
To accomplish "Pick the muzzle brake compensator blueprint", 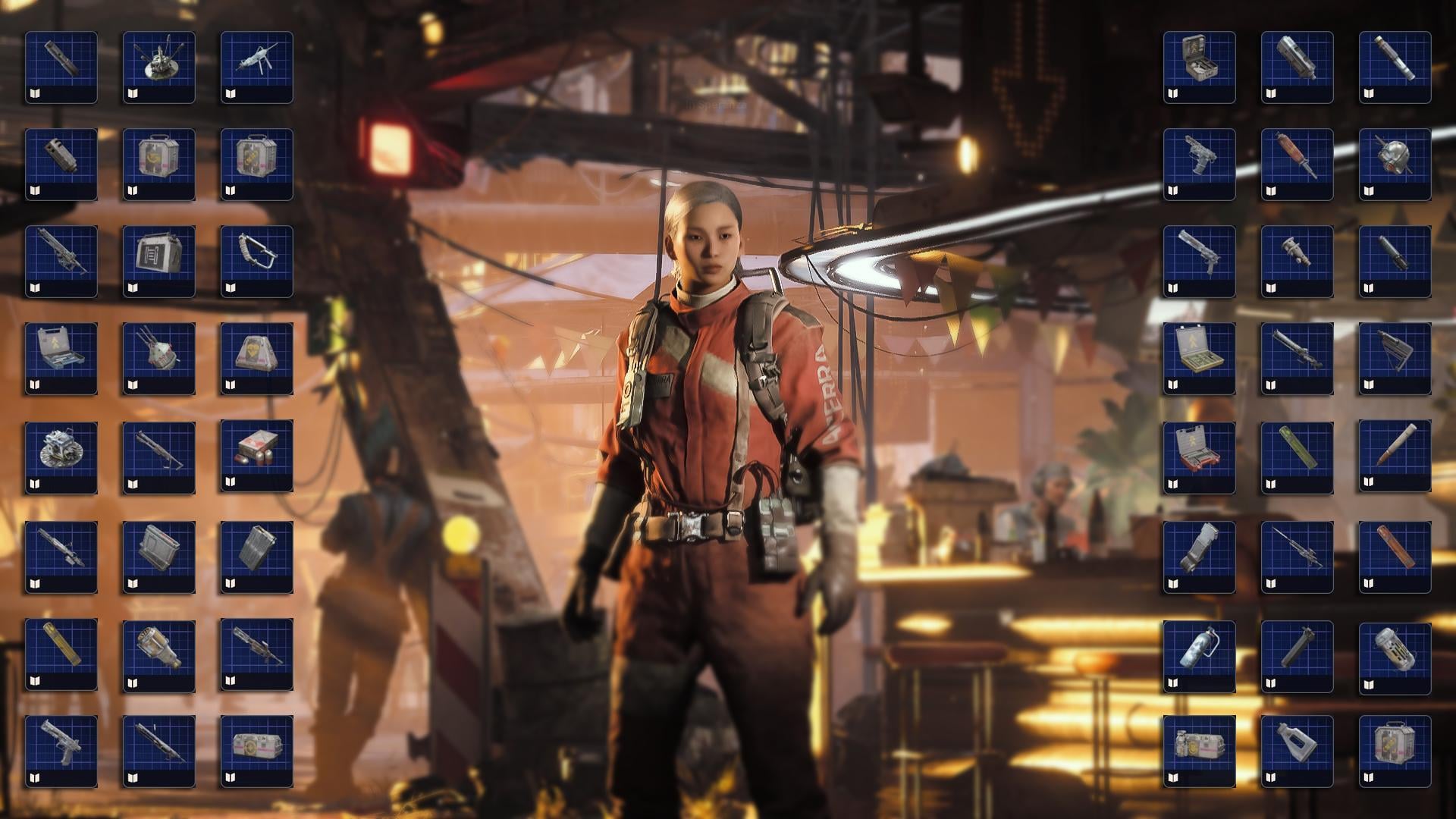I will [x=61, y=164].
